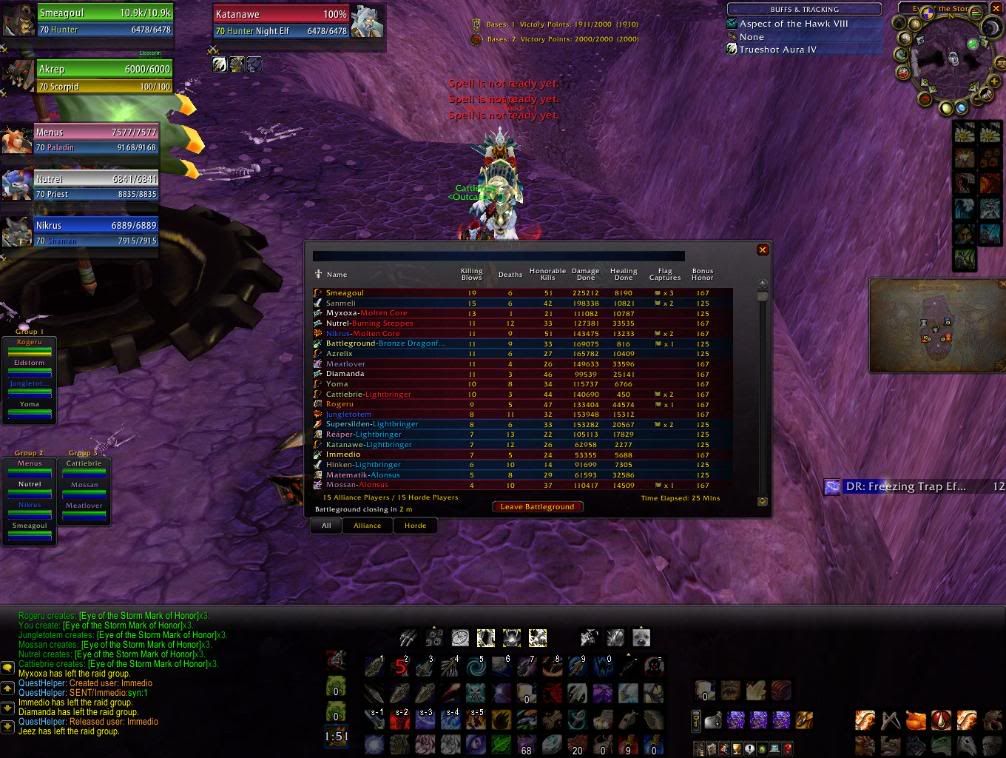Select party member Nutrel the Priest
This screenshot has height=758, width=1006.
pos(95,186)
